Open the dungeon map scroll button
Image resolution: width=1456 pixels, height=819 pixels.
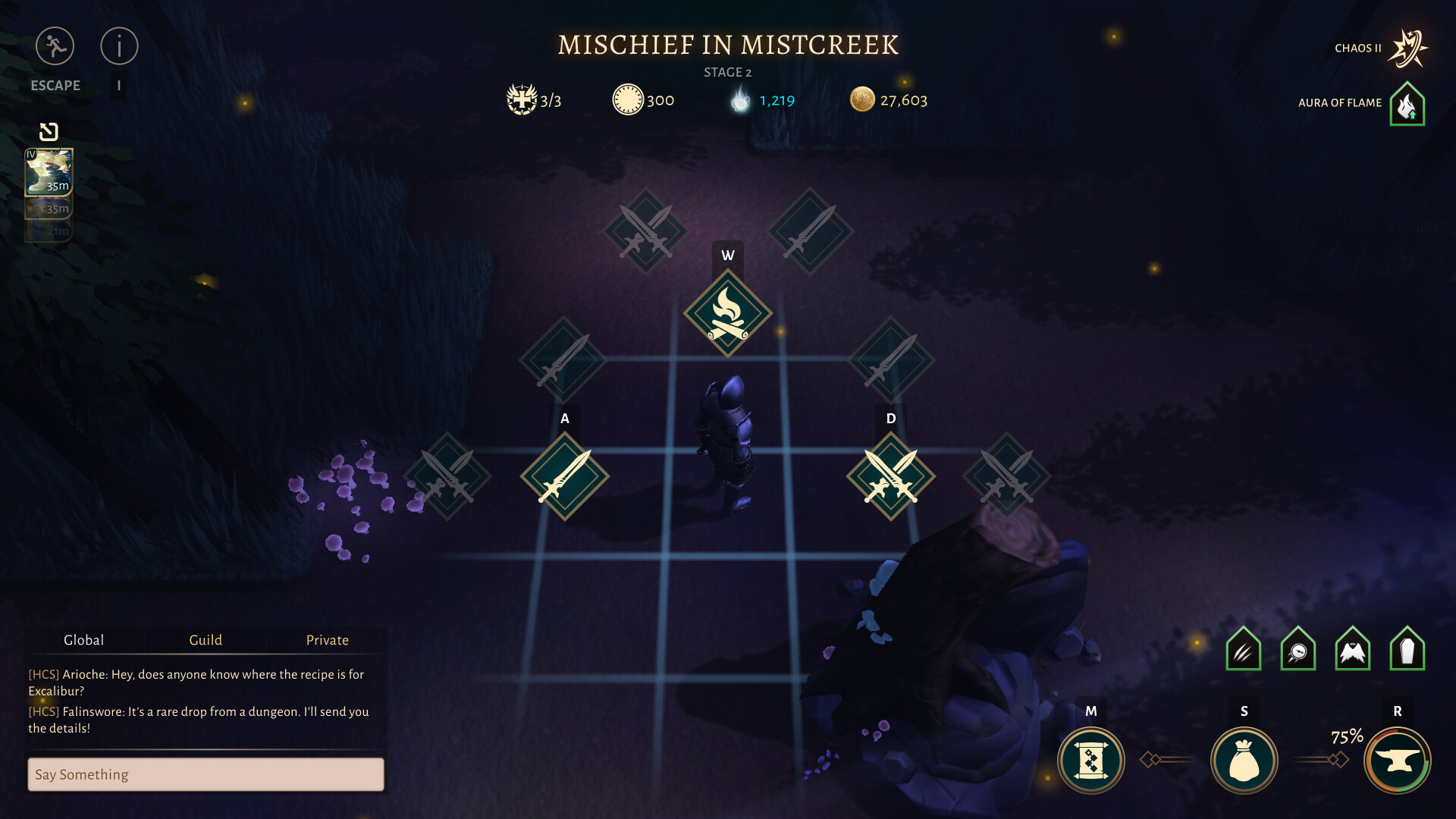(1090, 760)
